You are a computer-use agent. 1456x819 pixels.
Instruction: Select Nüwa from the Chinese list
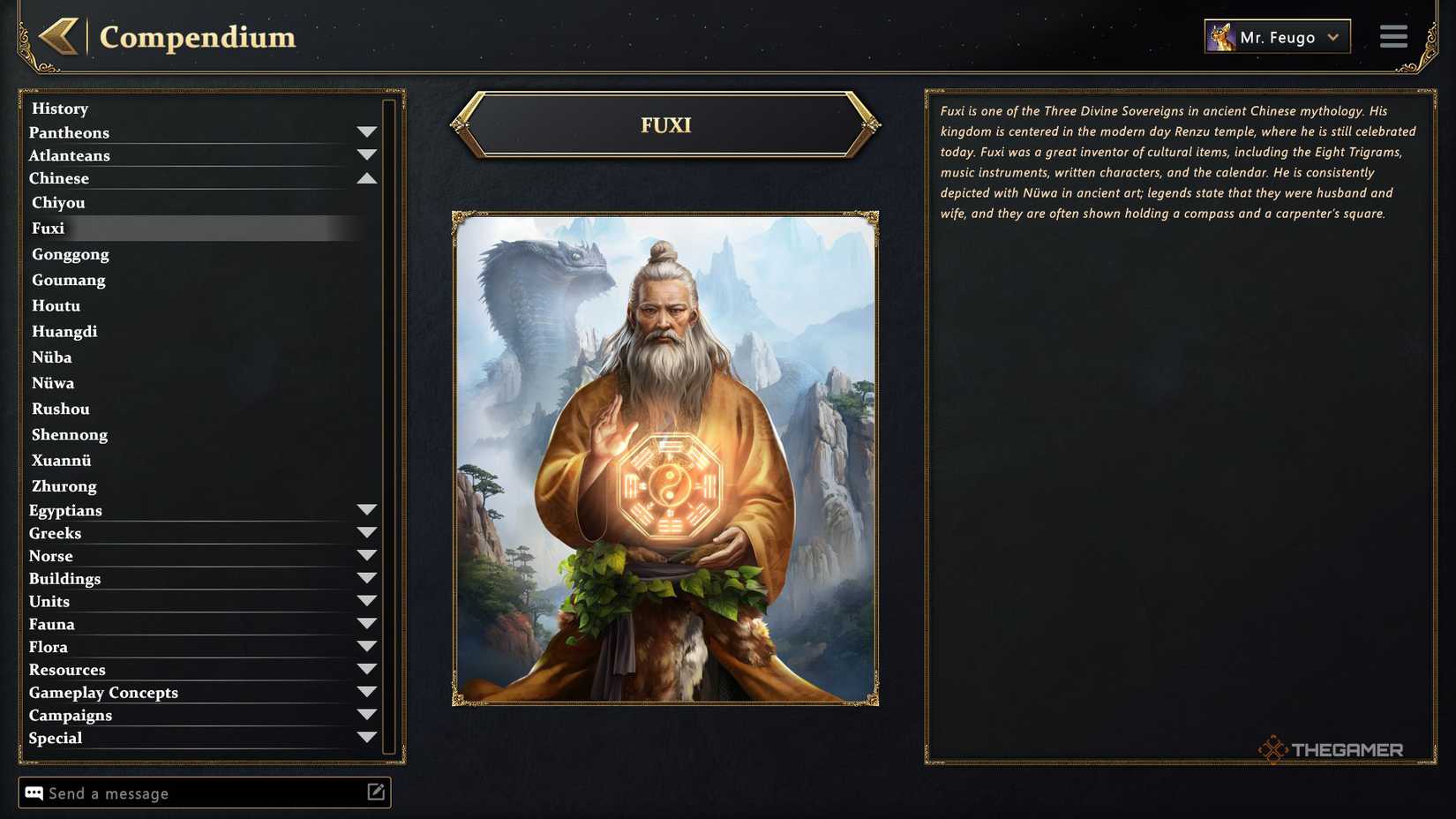(54, 383)
